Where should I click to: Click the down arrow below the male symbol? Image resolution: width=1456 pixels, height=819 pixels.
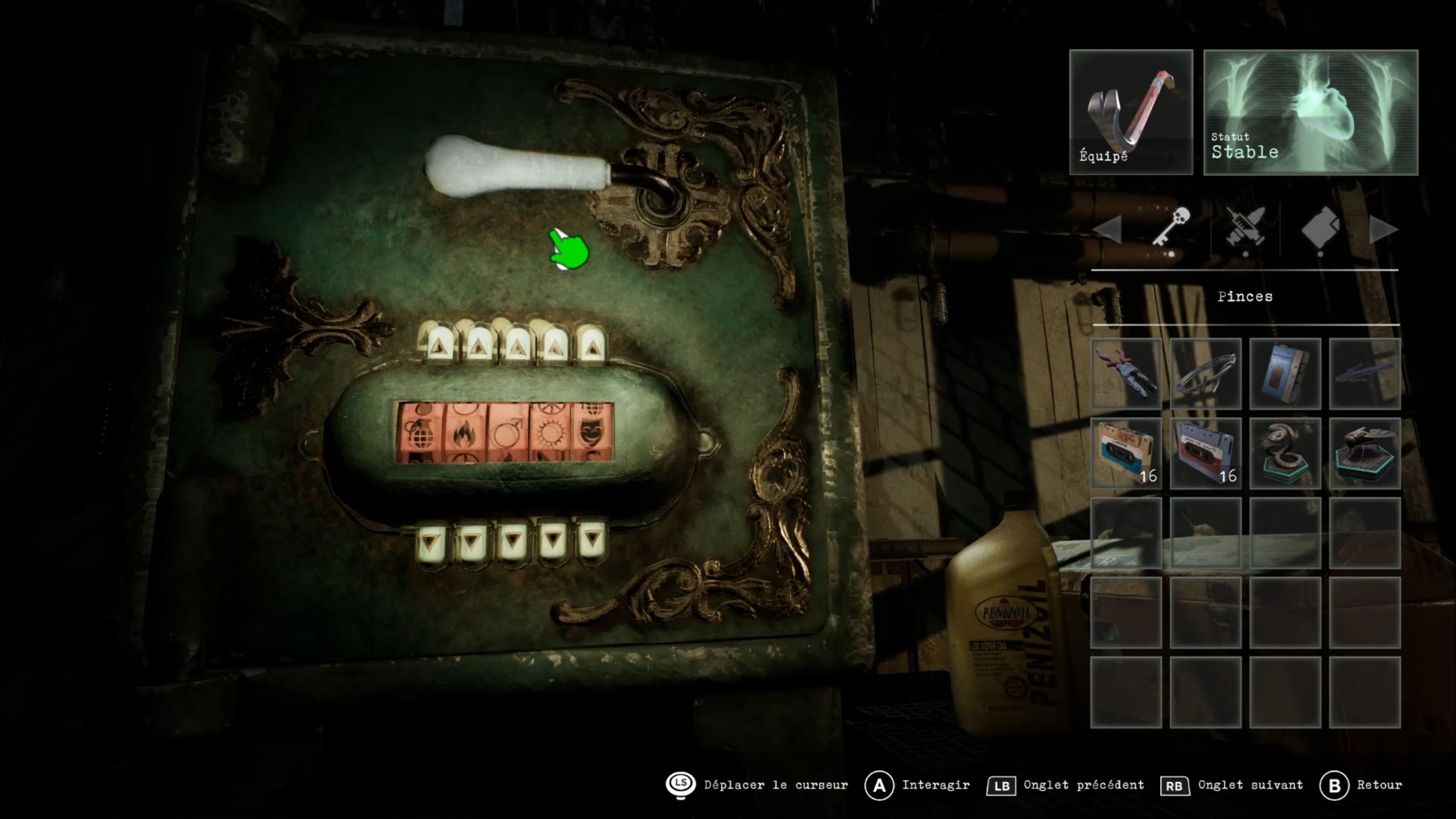(x=513, y=540)
